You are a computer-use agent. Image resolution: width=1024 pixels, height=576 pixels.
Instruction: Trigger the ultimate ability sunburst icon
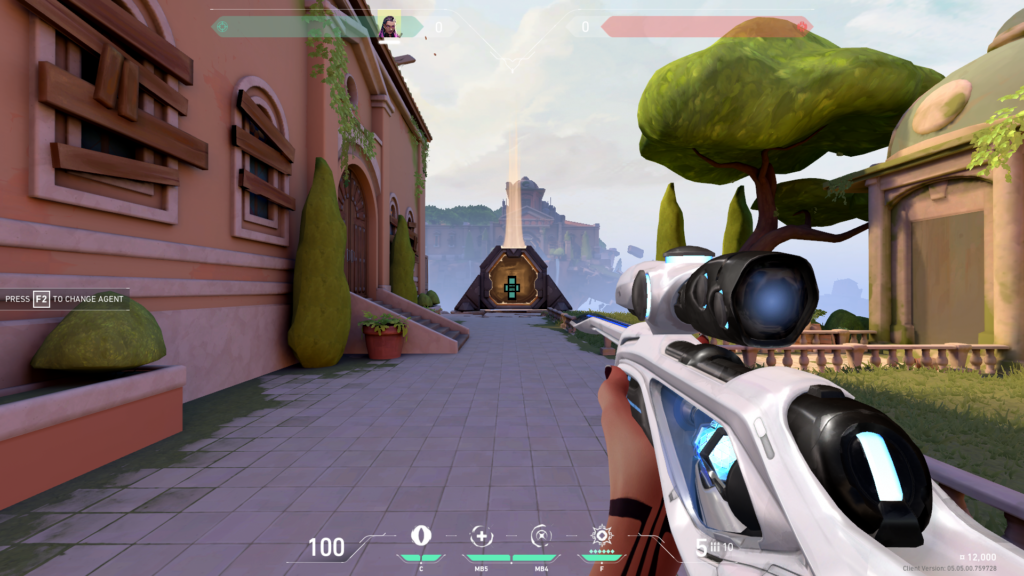pos(601,534)
